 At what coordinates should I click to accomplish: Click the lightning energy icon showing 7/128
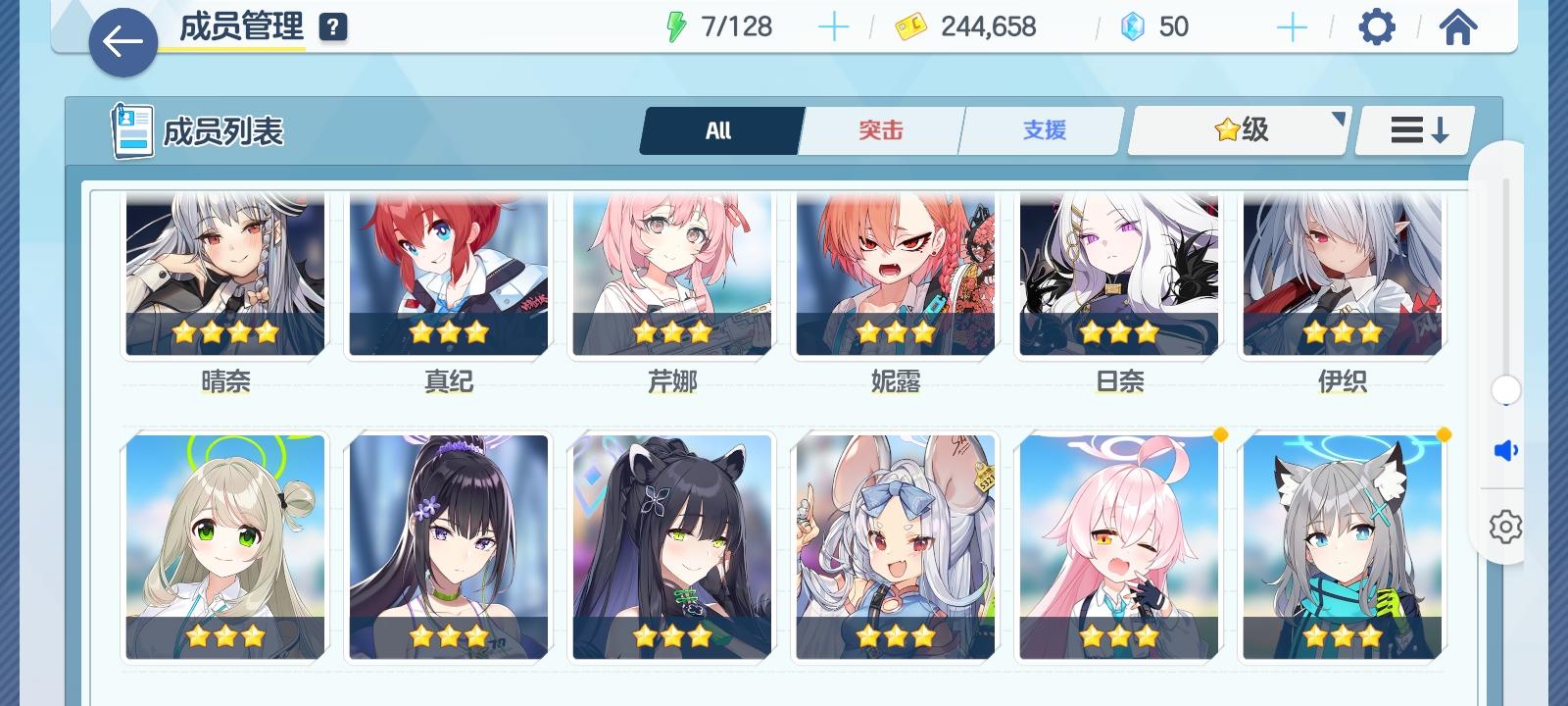click(678, 25)
